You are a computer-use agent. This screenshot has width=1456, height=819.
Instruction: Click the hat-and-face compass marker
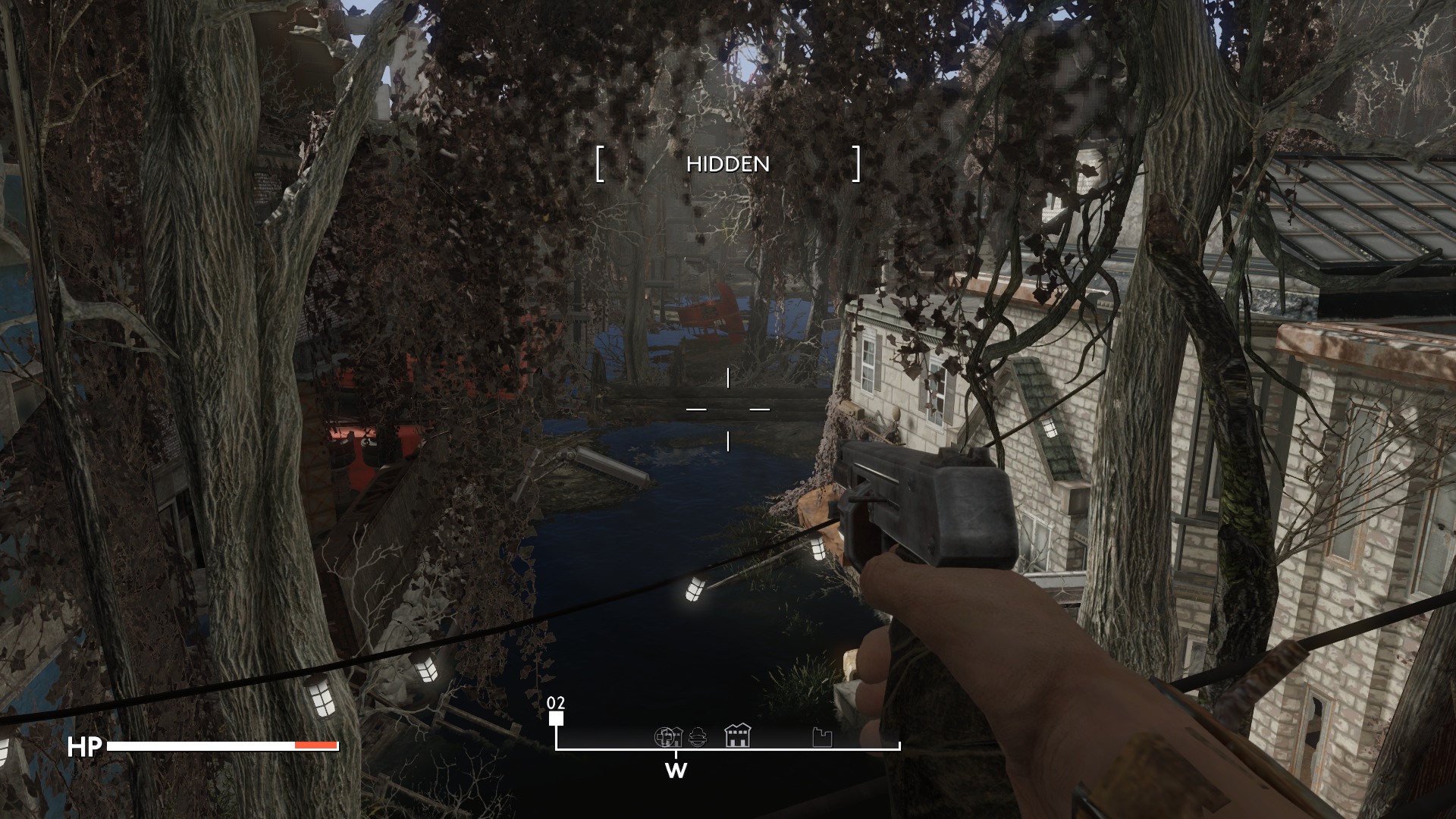tap(698, 736)
